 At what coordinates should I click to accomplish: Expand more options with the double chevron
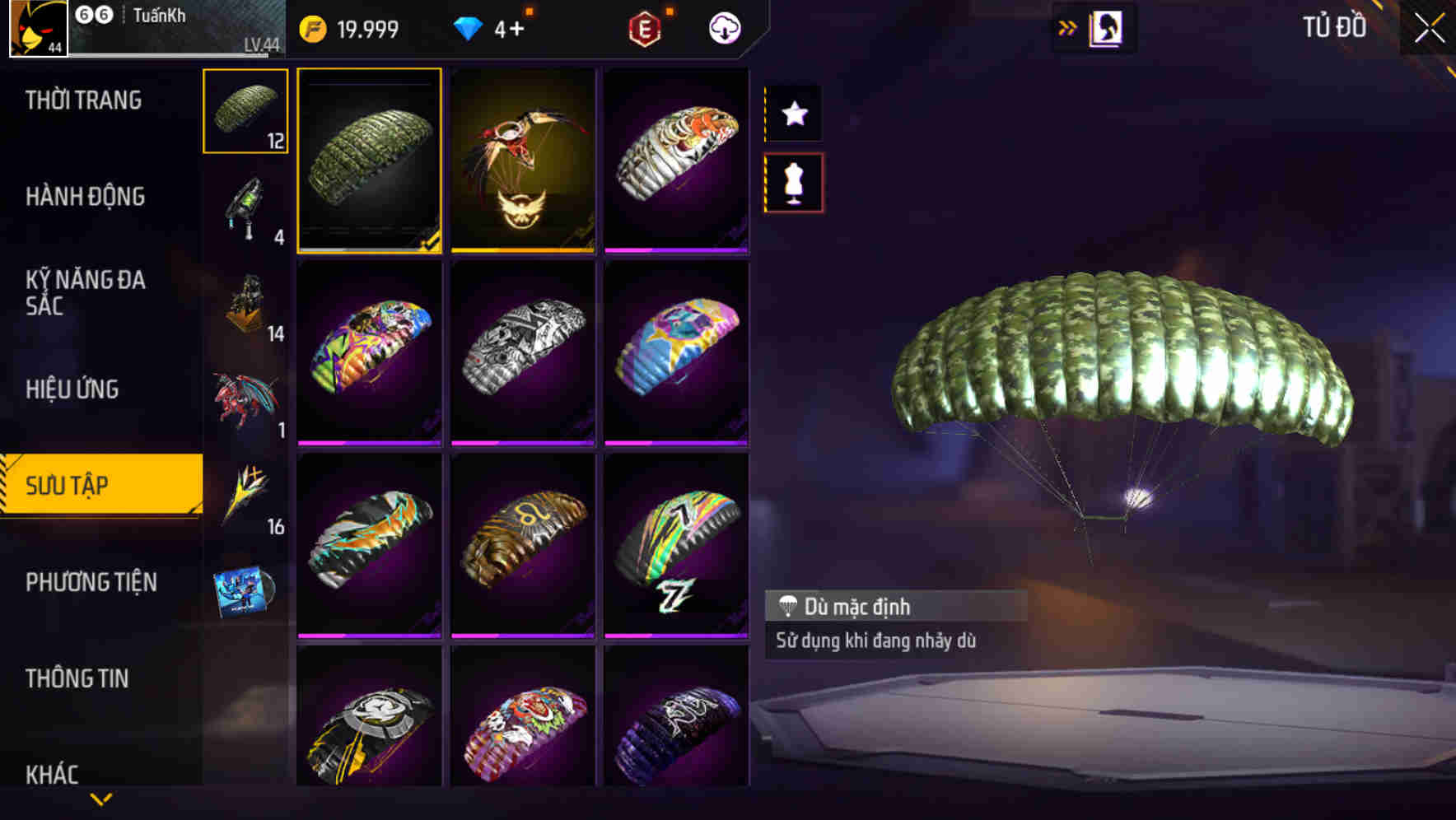pyautogui.click(x=1068, y=27)
